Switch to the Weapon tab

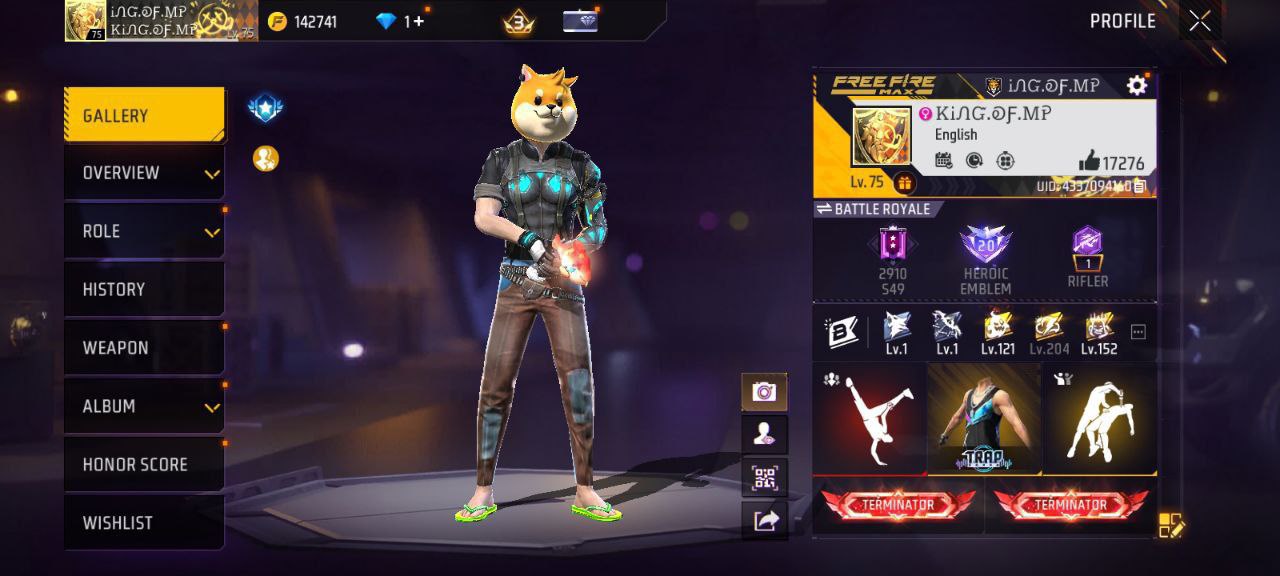coord(144,347)
